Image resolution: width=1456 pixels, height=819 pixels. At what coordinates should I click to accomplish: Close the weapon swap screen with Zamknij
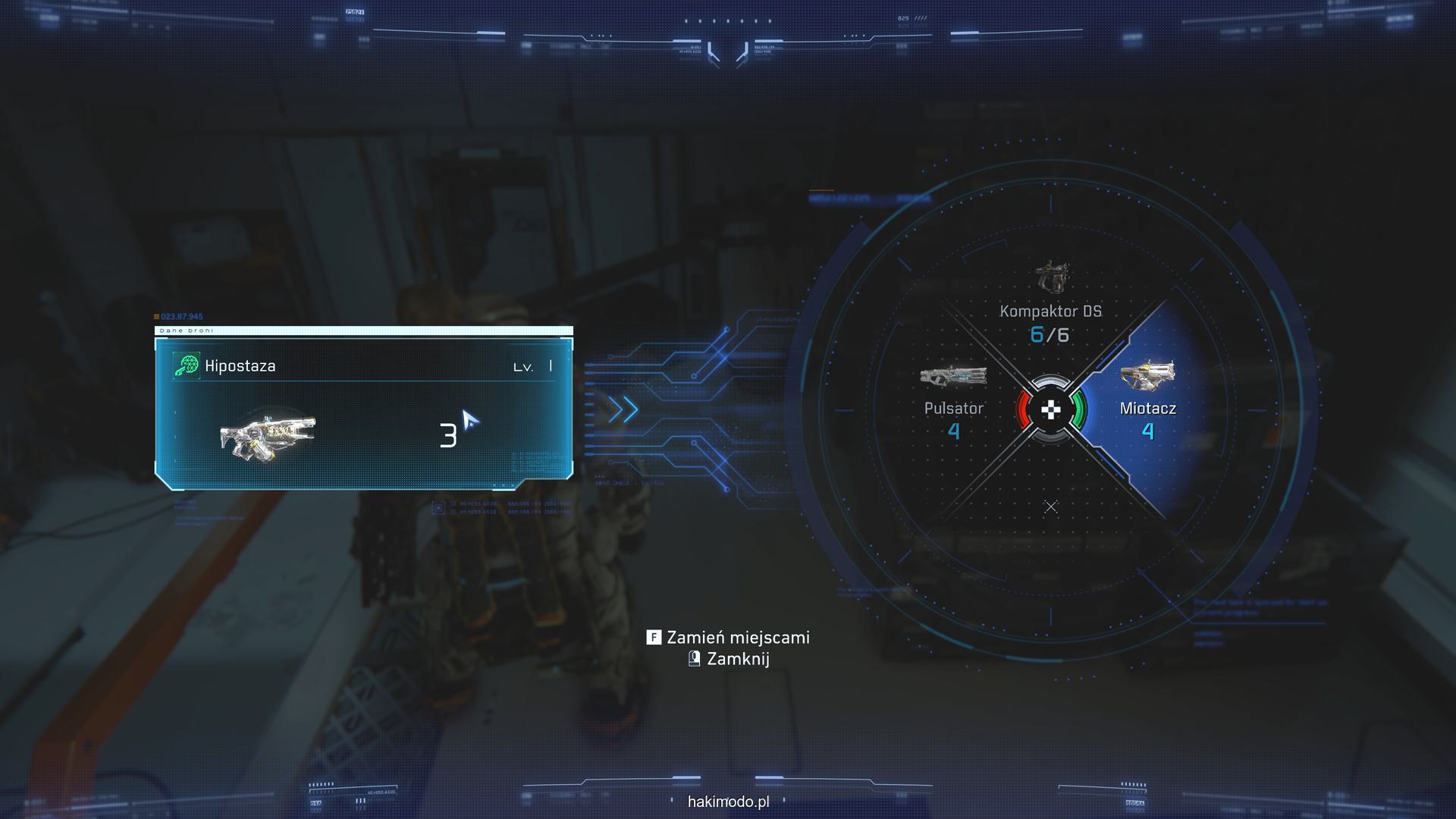tap(728, 659)
